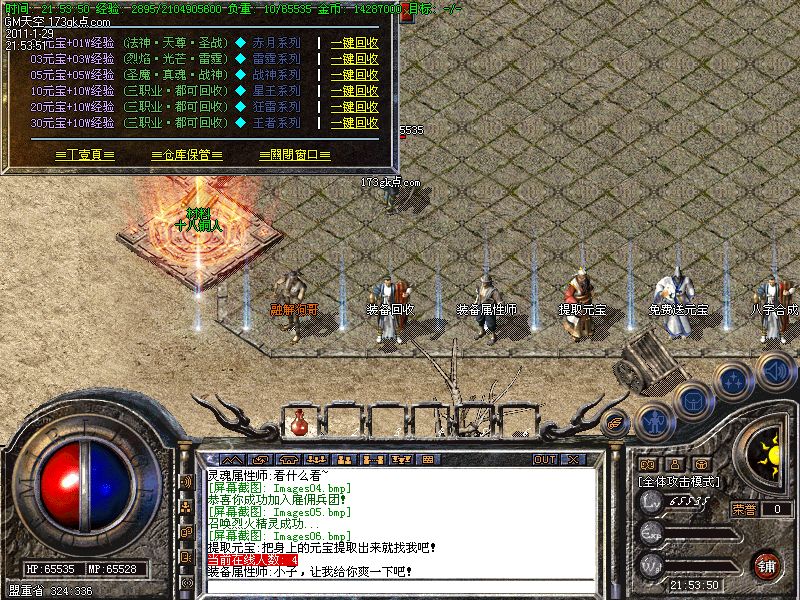Select the red potion belt slot
The height and width of the screenshot is (600, 800).
(297, 424)
